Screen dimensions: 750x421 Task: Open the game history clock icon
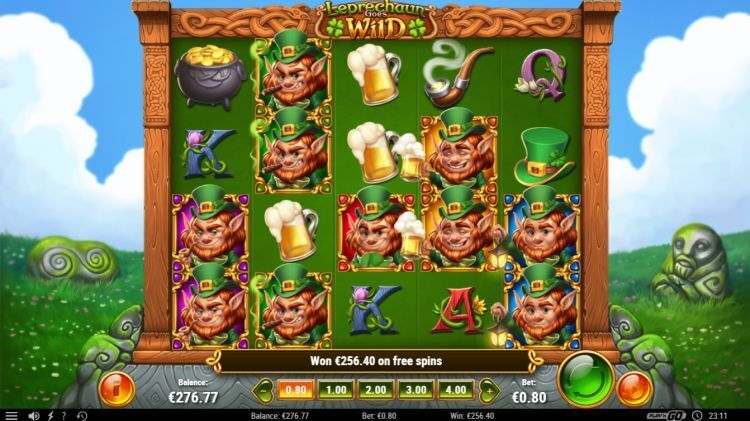click(81, 415)
